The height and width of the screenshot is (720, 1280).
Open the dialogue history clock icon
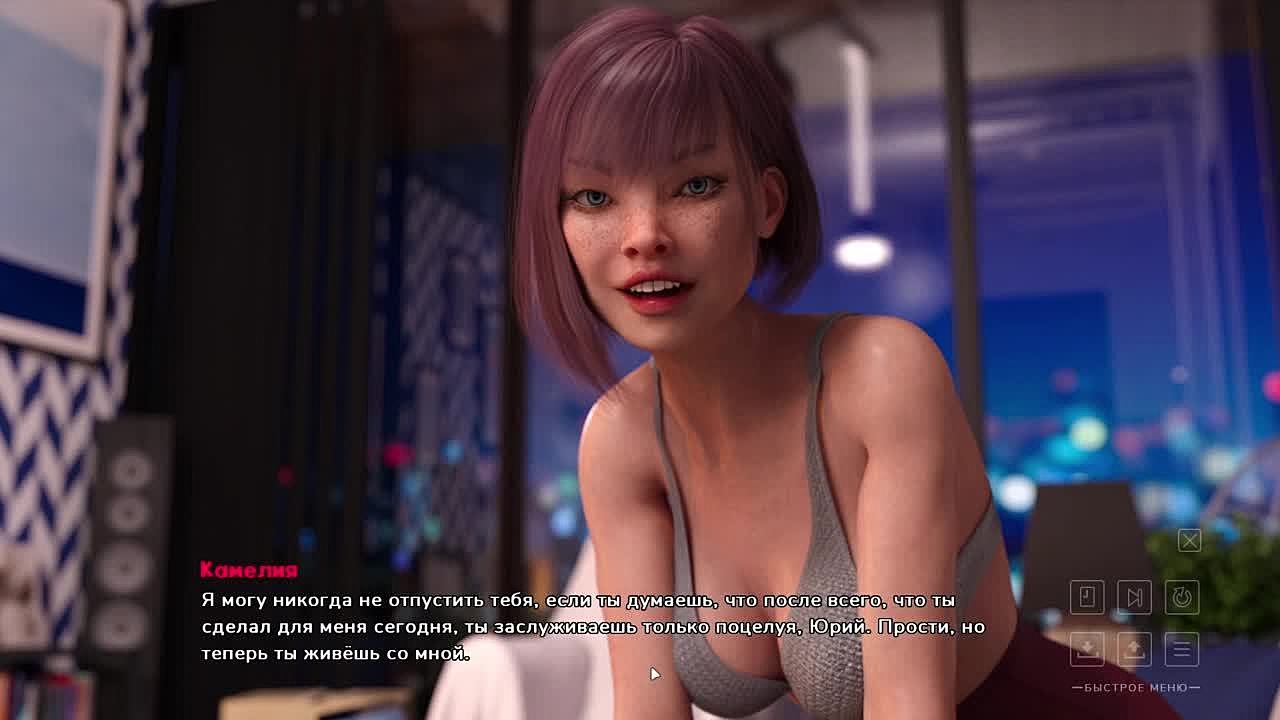click(x=1087, y=597)
